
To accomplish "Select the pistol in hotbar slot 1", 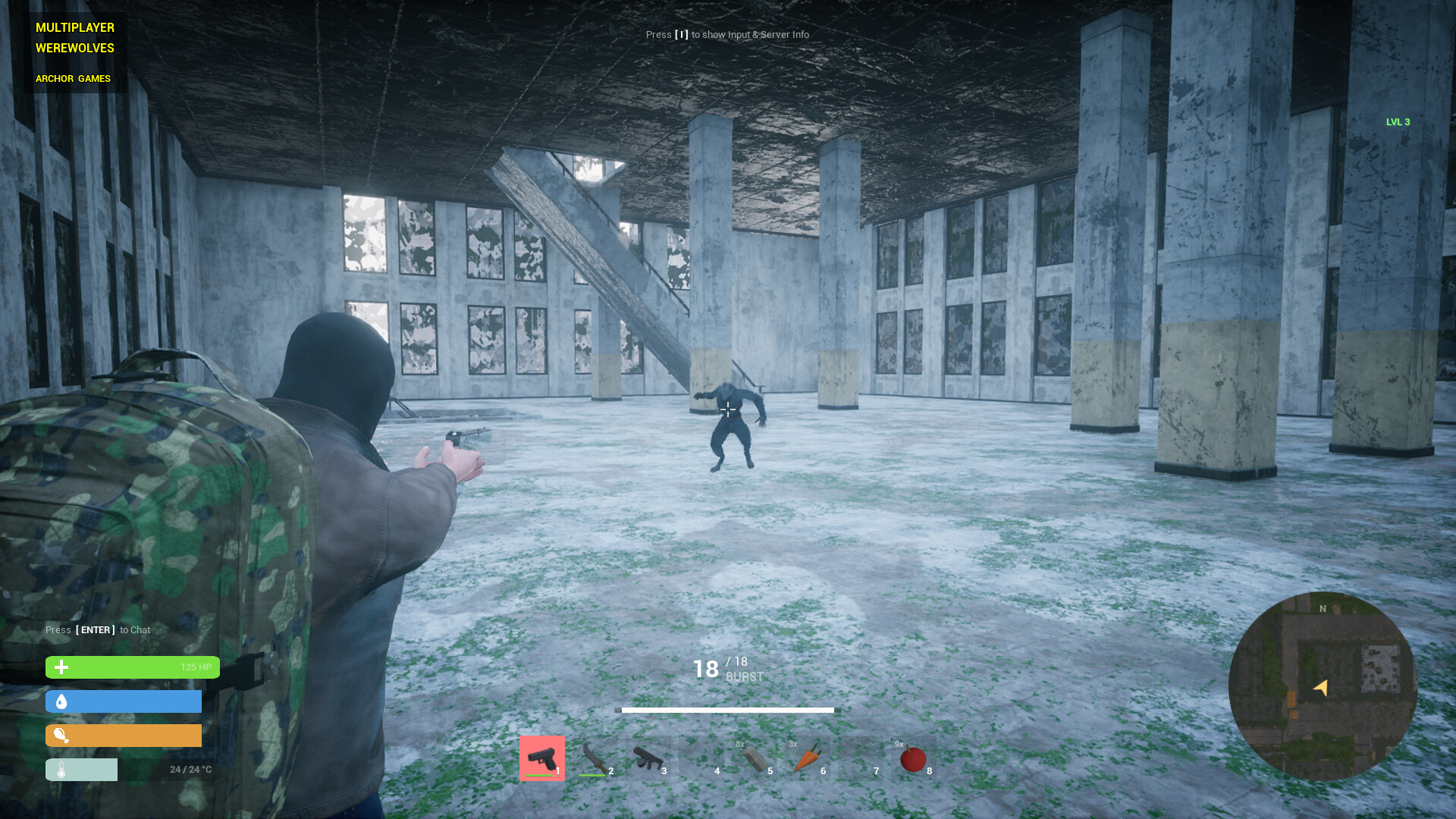I will click(541, 758).
